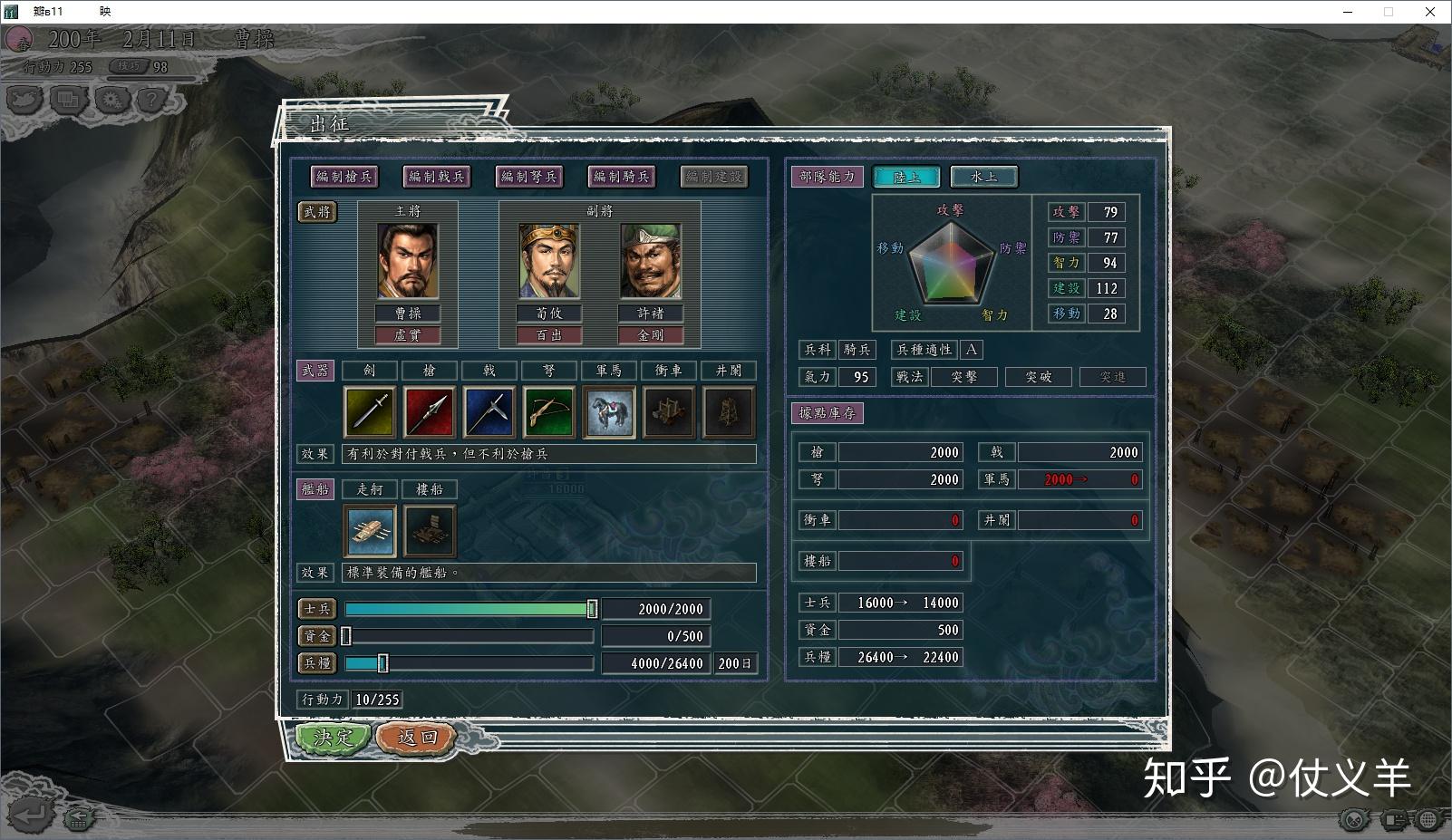Confirm deployment with the 決定 button
1452x840 pixels.
pos(333,738)
